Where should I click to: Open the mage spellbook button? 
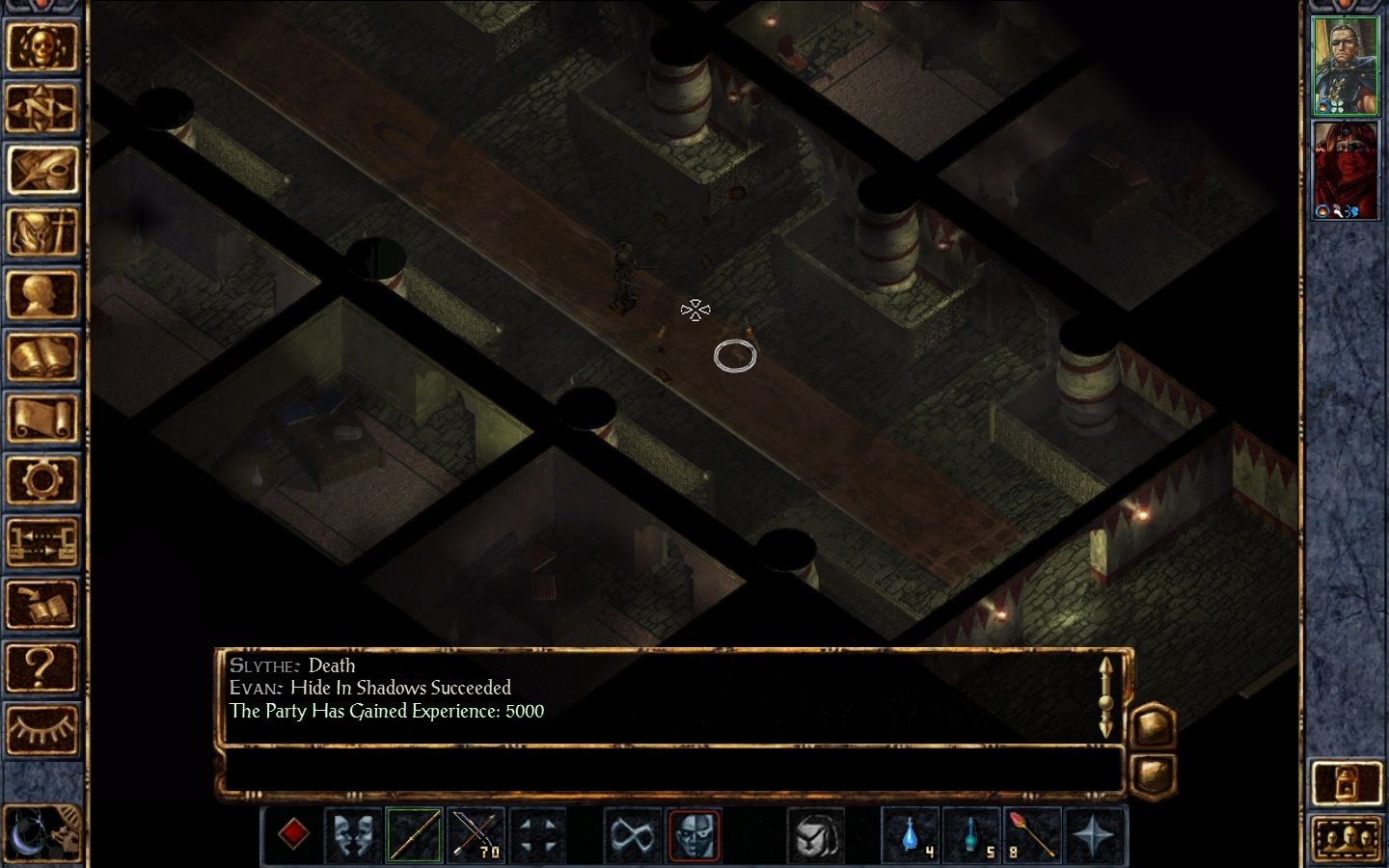(41, 357)
